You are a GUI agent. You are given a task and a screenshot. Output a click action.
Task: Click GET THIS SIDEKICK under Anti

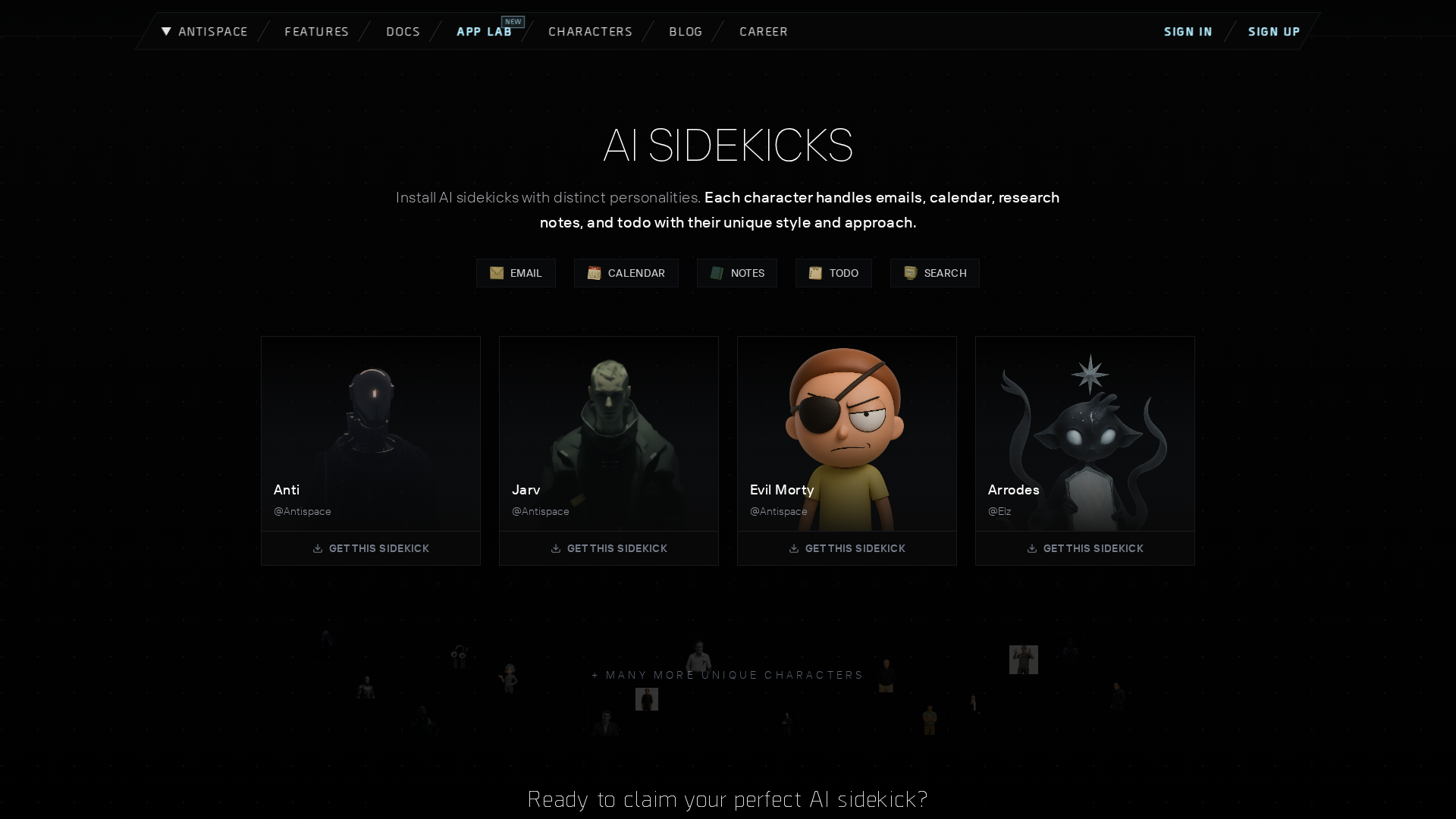tap(370, 548)
